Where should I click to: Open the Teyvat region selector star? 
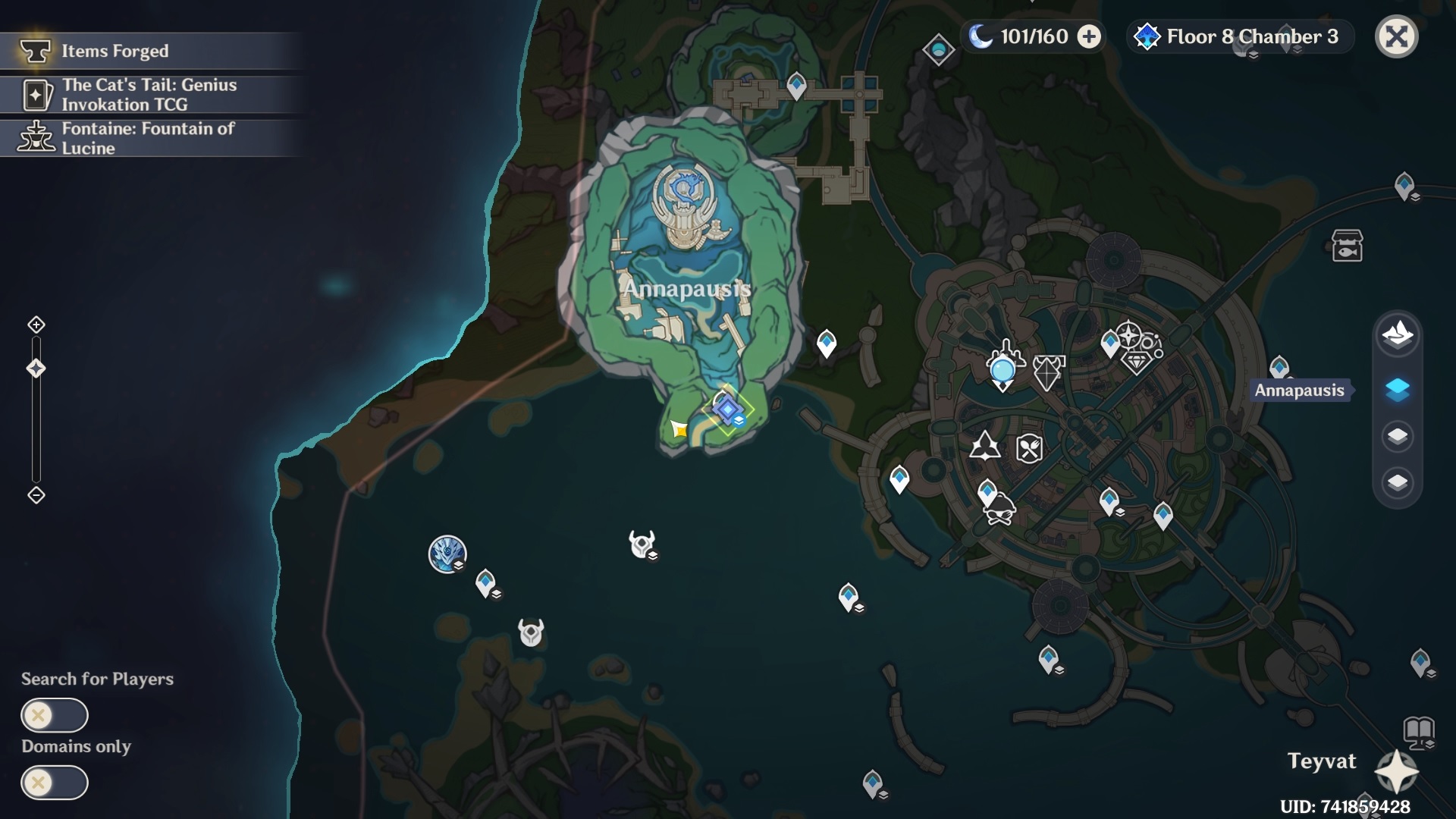coord(1396,772)
